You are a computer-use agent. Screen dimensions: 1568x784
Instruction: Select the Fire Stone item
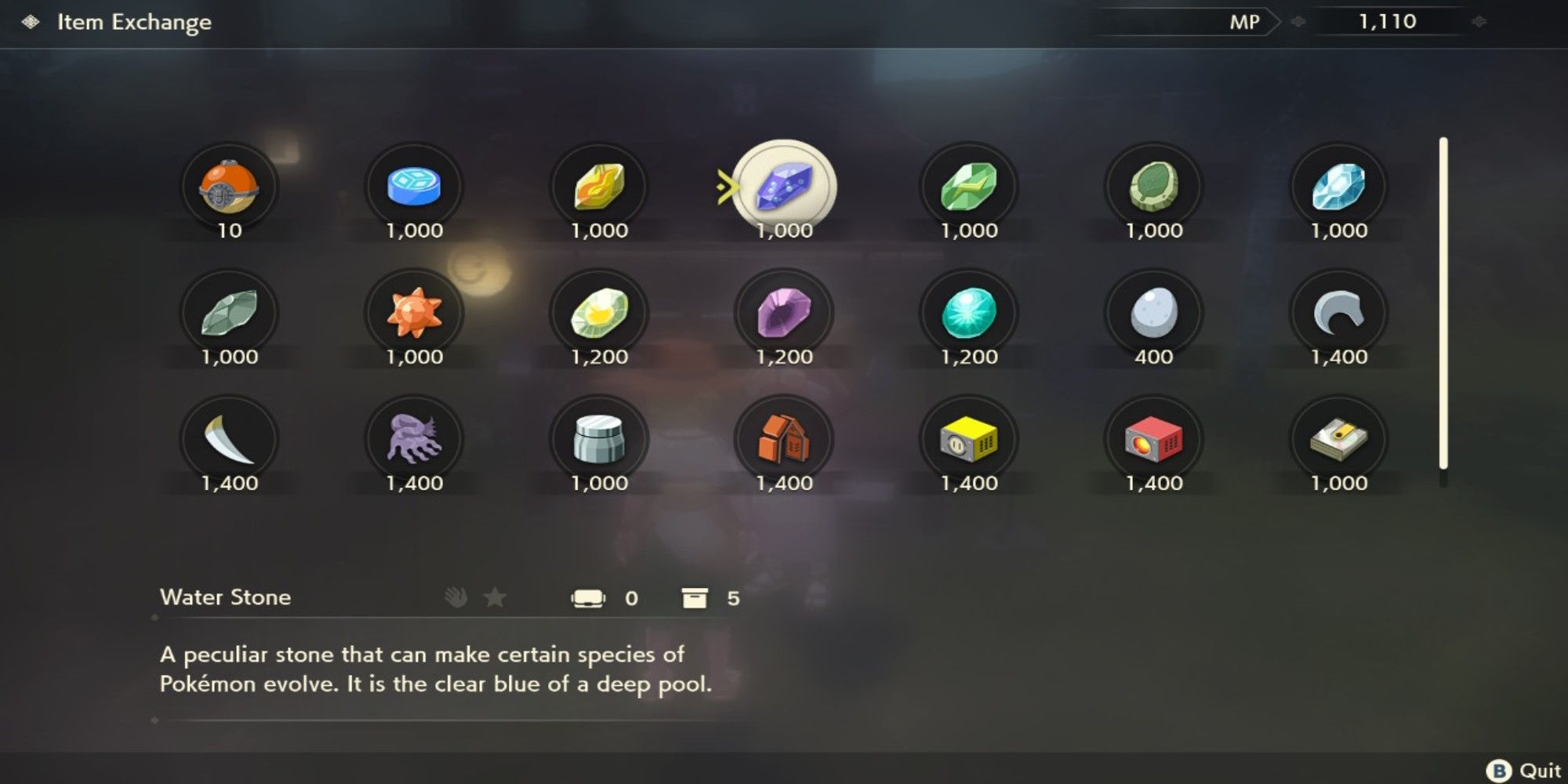pos(600,186)
